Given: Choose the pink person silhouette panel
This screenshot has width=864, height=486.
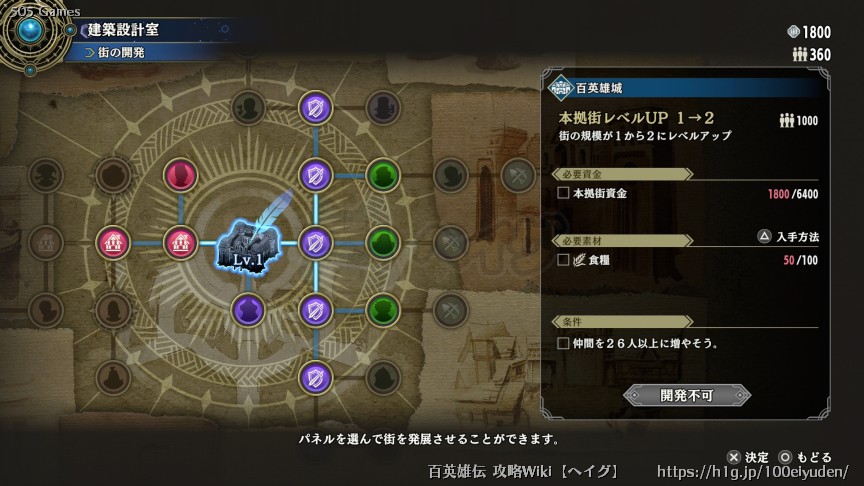Looking at the screenshot, I should pos(181,175).
